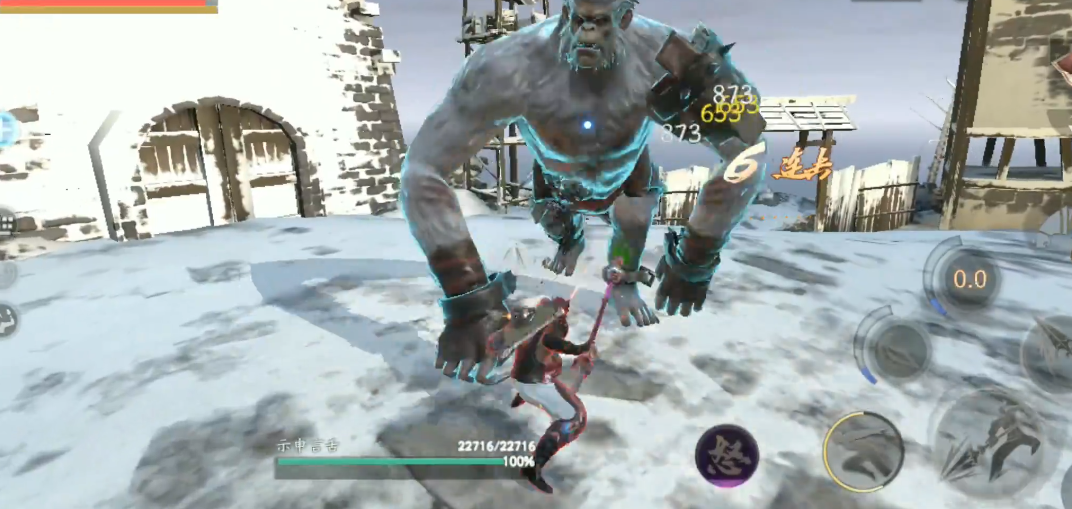Trigger the yellow-ringed dodge skill
This screenshot has height=509, width=1072.
[863, 451]
